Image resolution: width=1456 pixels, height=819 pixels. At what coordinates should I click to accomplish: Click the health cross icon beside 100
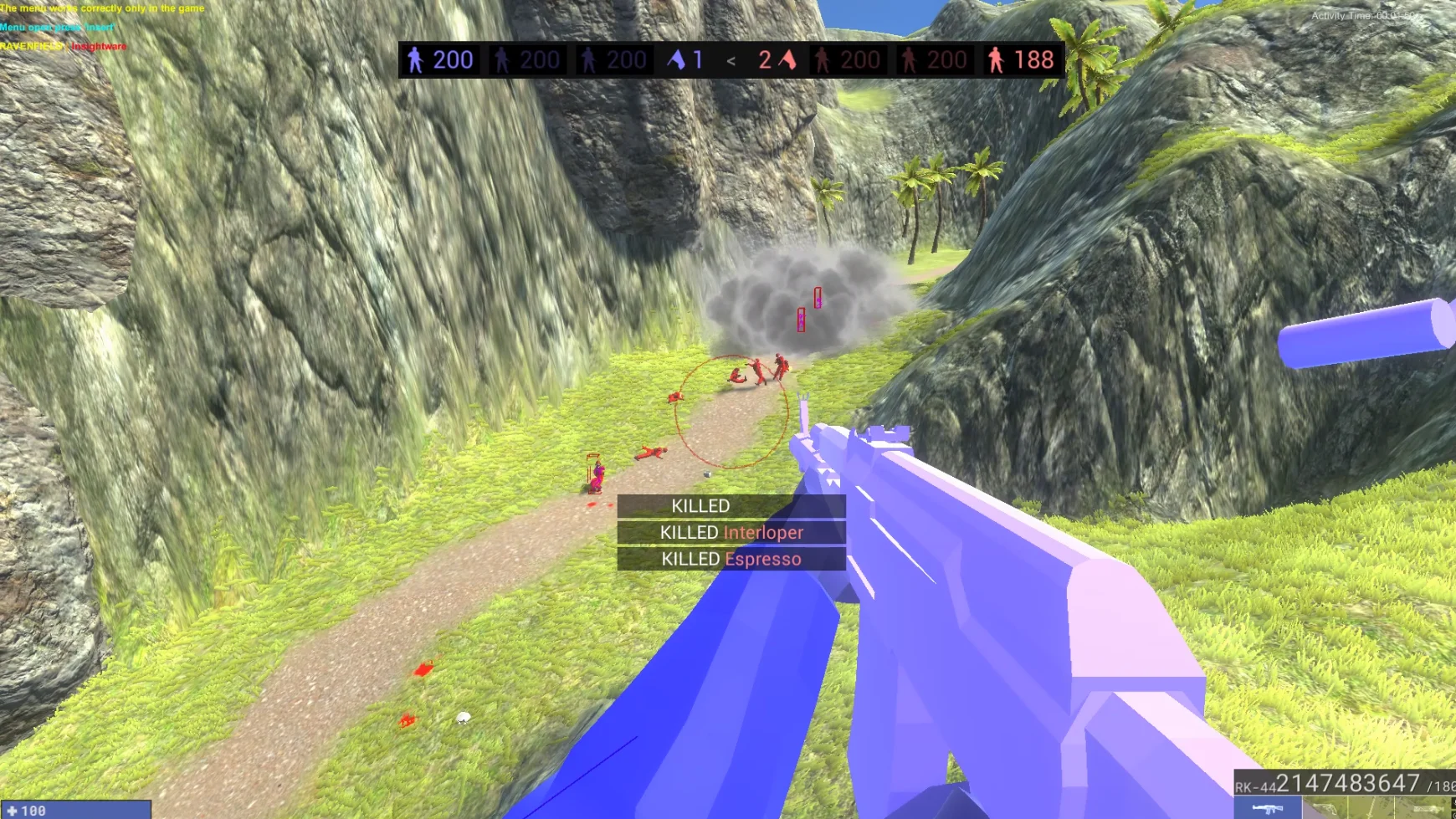pyautogui.click(x=12, y=808)
